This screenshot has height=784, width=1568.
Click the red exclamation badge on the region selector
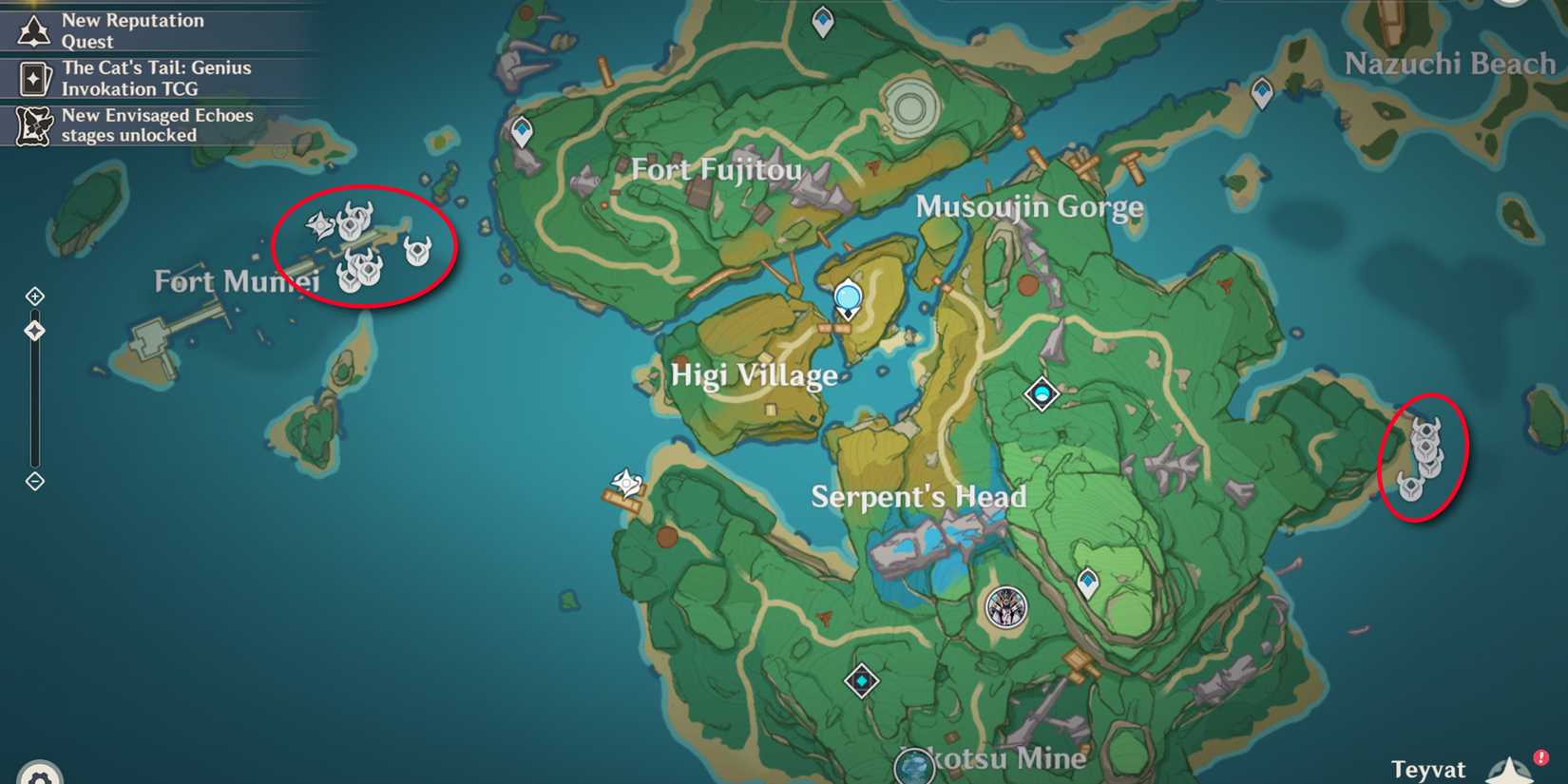(x=1541, y=756)
